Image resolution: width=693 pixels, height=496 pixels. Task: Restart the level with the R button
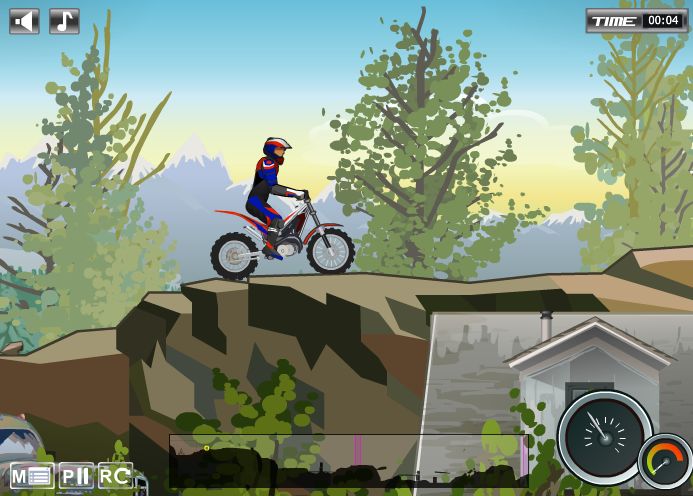point(115,476)
